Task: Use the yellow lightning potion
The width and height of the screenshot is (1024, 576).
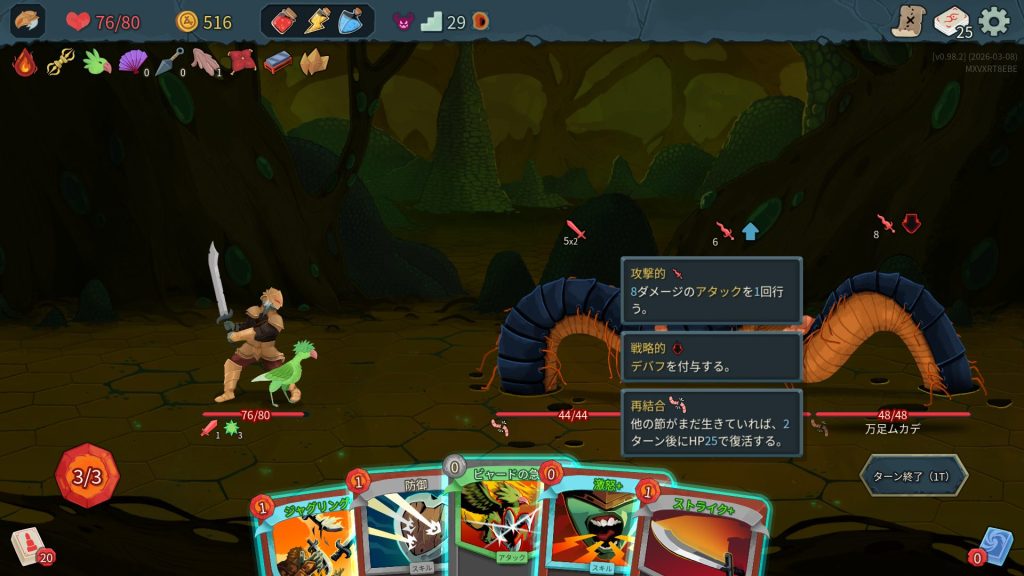Action: click(x=317, y=21)
